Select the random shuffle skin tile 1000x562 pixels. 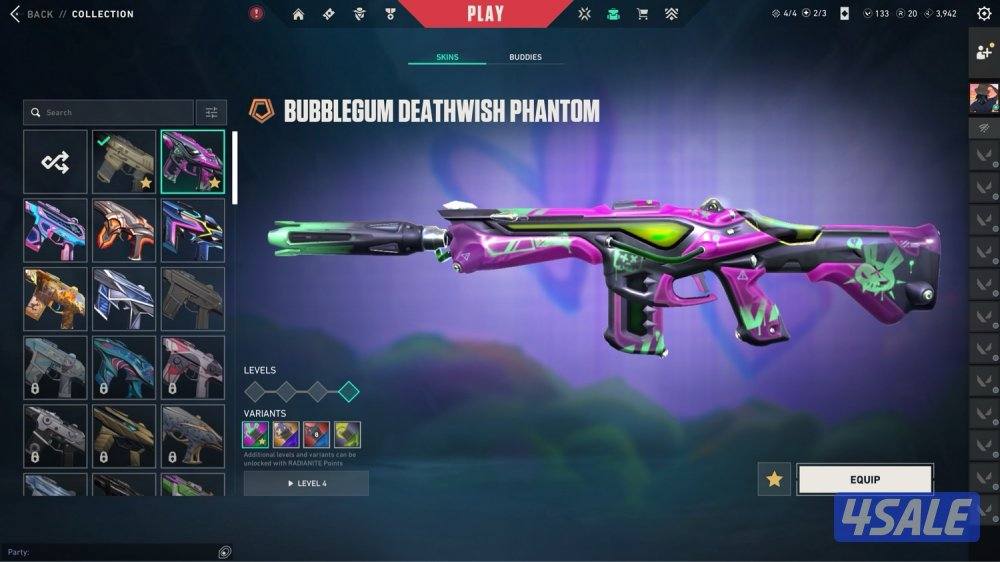click(x=56, y=162)
